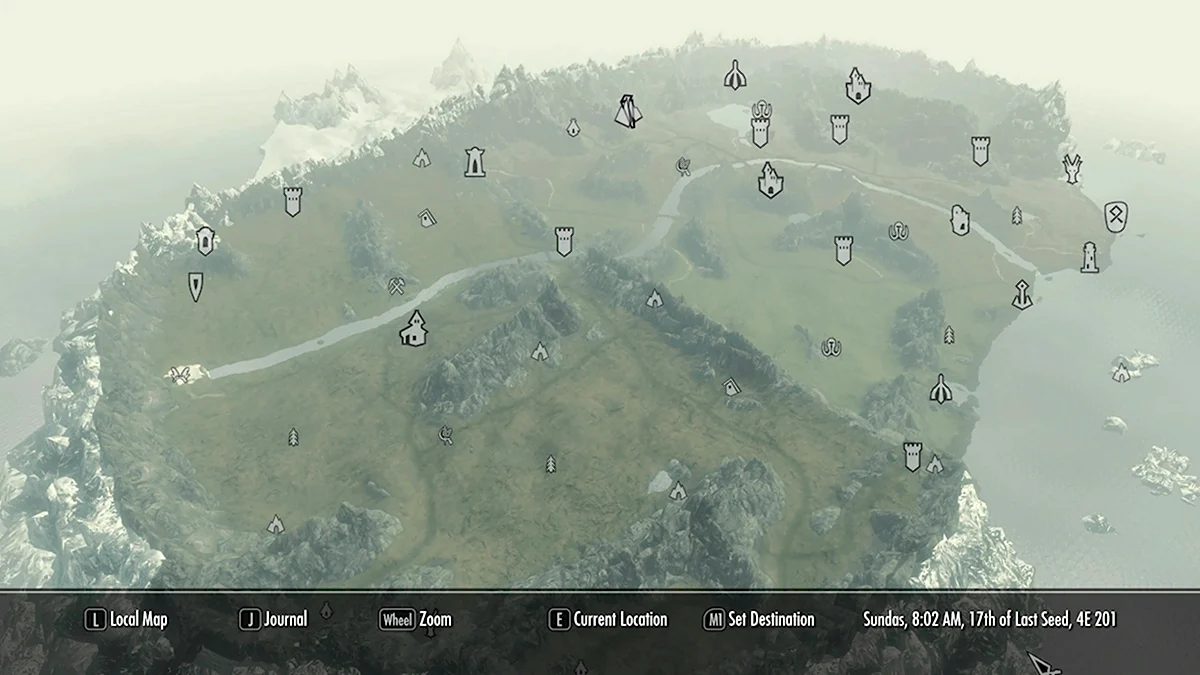Choose the anchor dock map marker
Image resolution: width=1200 pixels, height=675 pixels.
click(x=1021, y=294)
